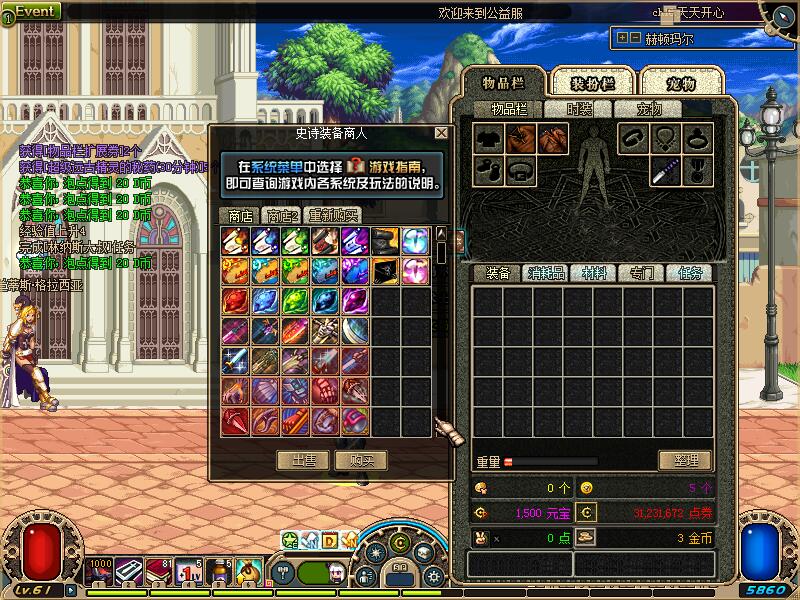Screen dimensions: 800x600
Task: Pick the green gem shop item
Action: click(296, 301)
